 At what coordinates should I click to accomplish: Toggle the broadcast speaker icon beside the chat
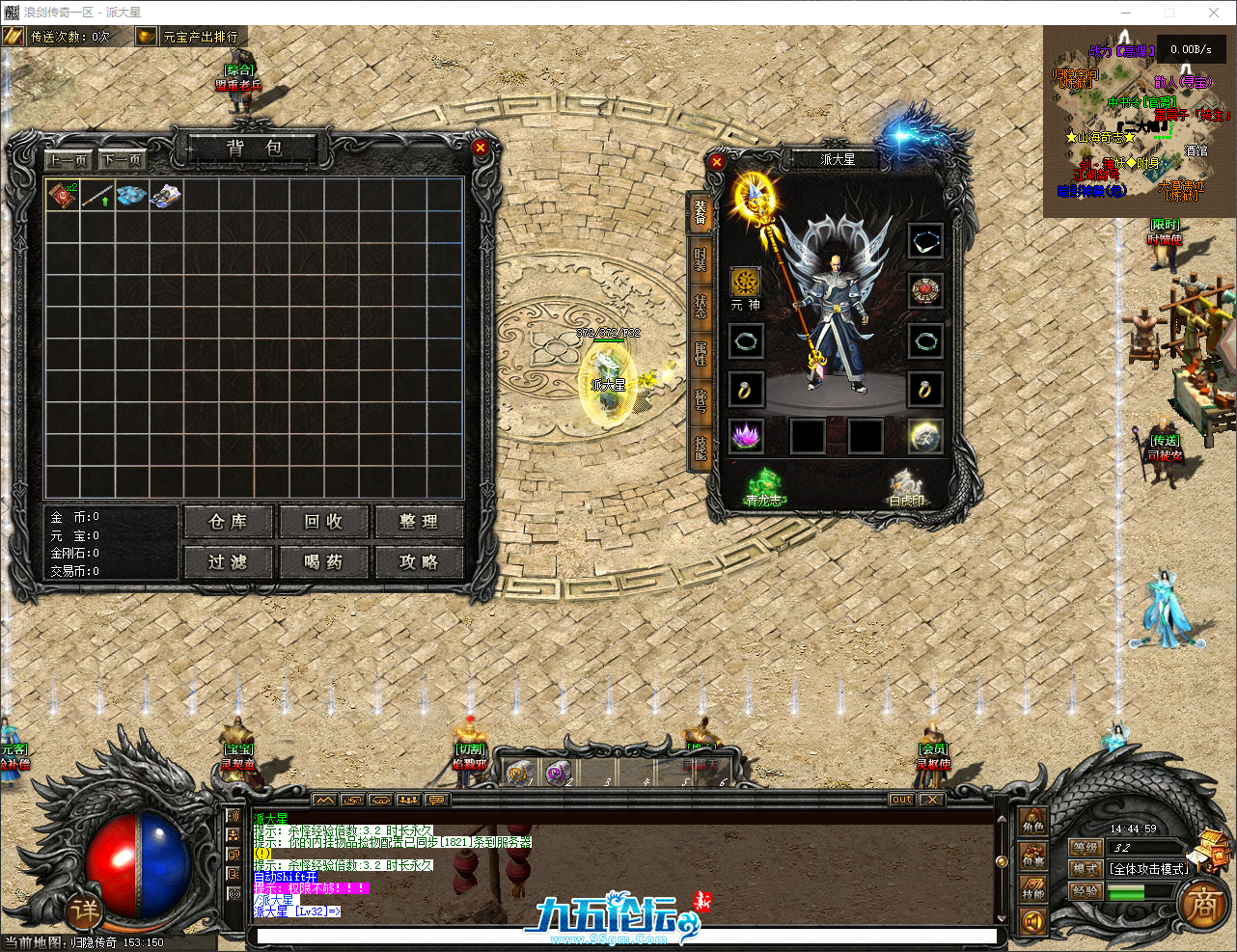tap(235, 817)
